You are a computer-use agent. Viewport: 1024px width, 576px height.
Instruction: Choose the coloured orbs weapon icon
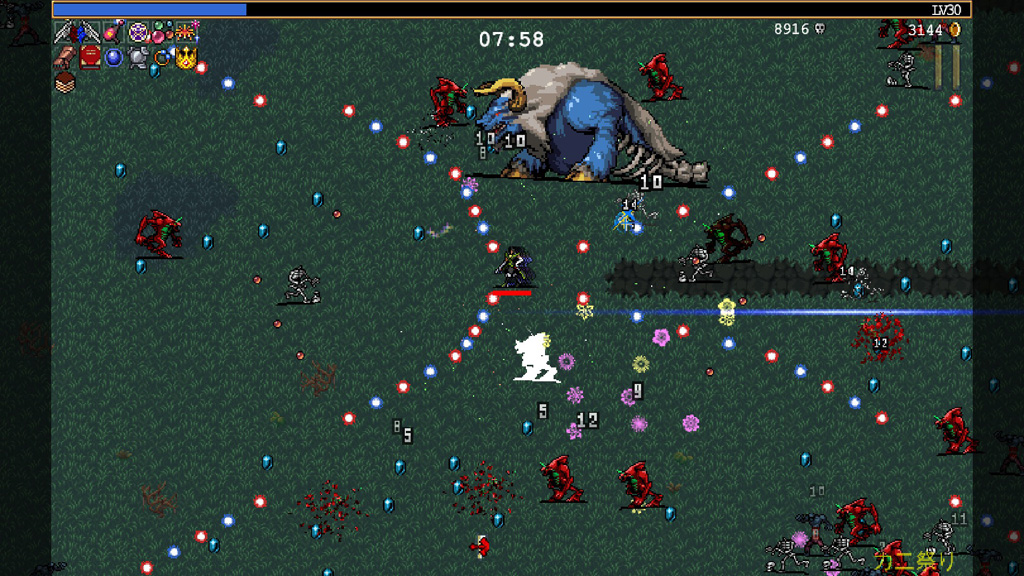coord(162,33)
